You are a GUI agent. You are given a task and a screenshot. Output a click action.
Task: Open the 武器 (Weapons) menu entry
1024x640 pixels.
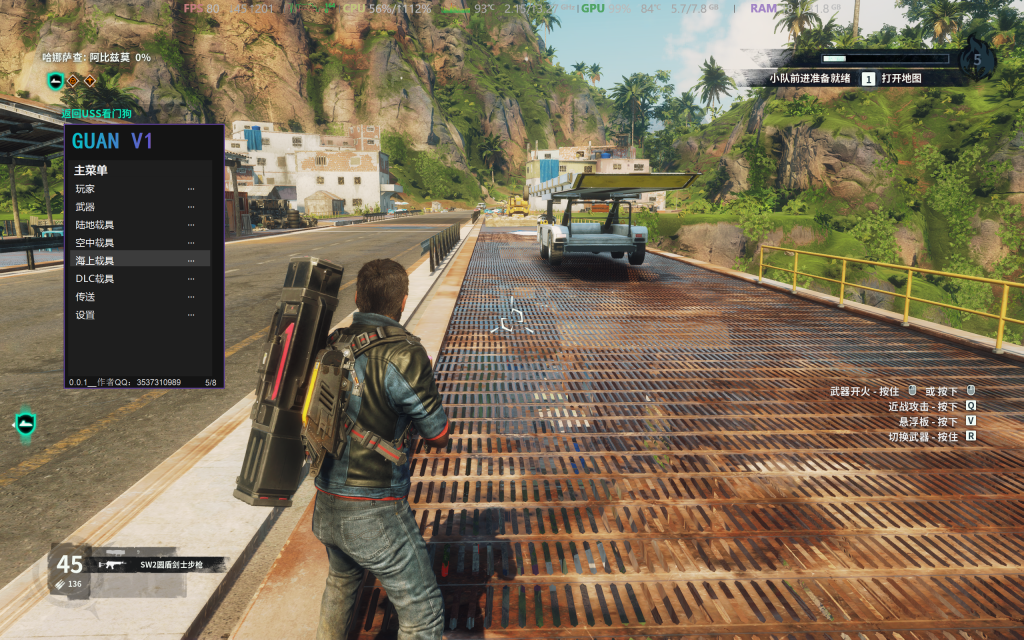click(86, 207)
